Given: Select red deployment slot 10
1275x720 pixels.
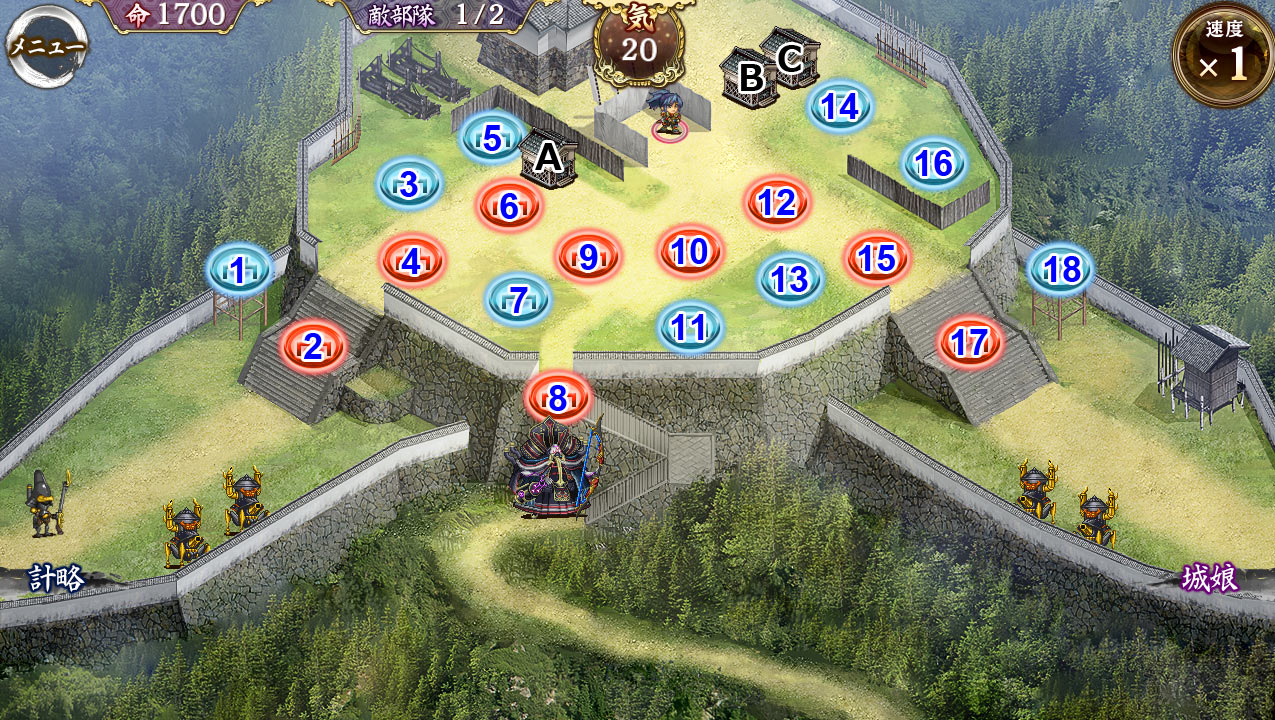Looking at the screenshot, I should [690, 251].
